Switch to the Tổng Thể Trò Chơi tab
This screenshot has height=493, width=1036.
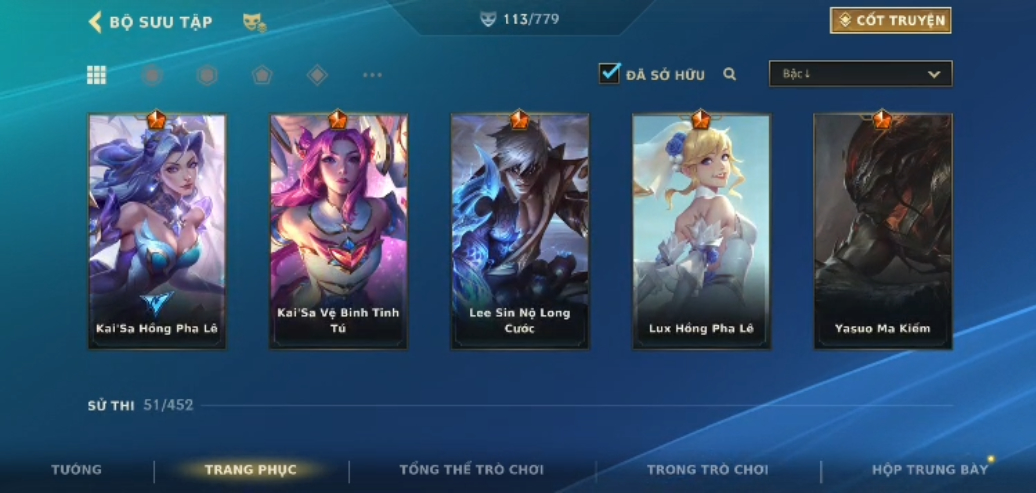coord(471,470)
